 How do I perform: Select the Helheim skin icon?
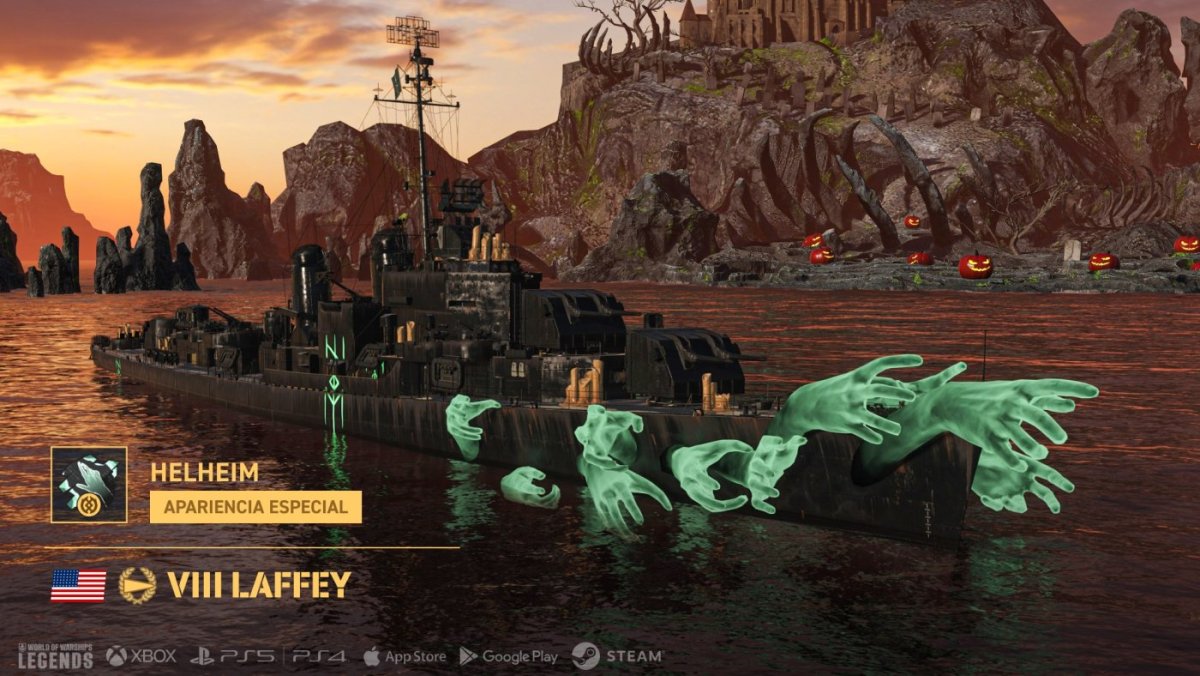click(89, 485)
